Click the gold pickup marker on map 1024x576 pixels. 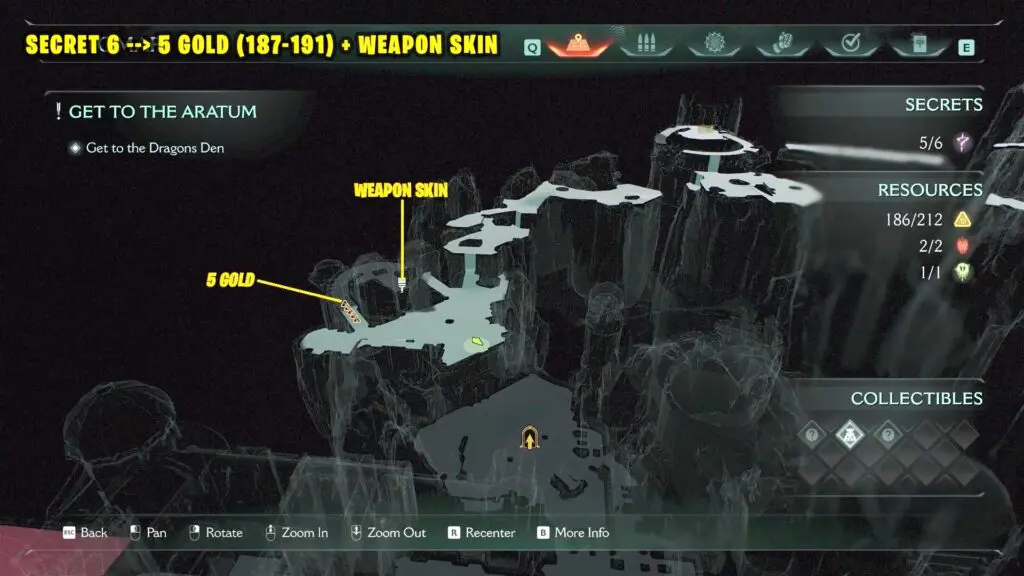coord(350,307)
